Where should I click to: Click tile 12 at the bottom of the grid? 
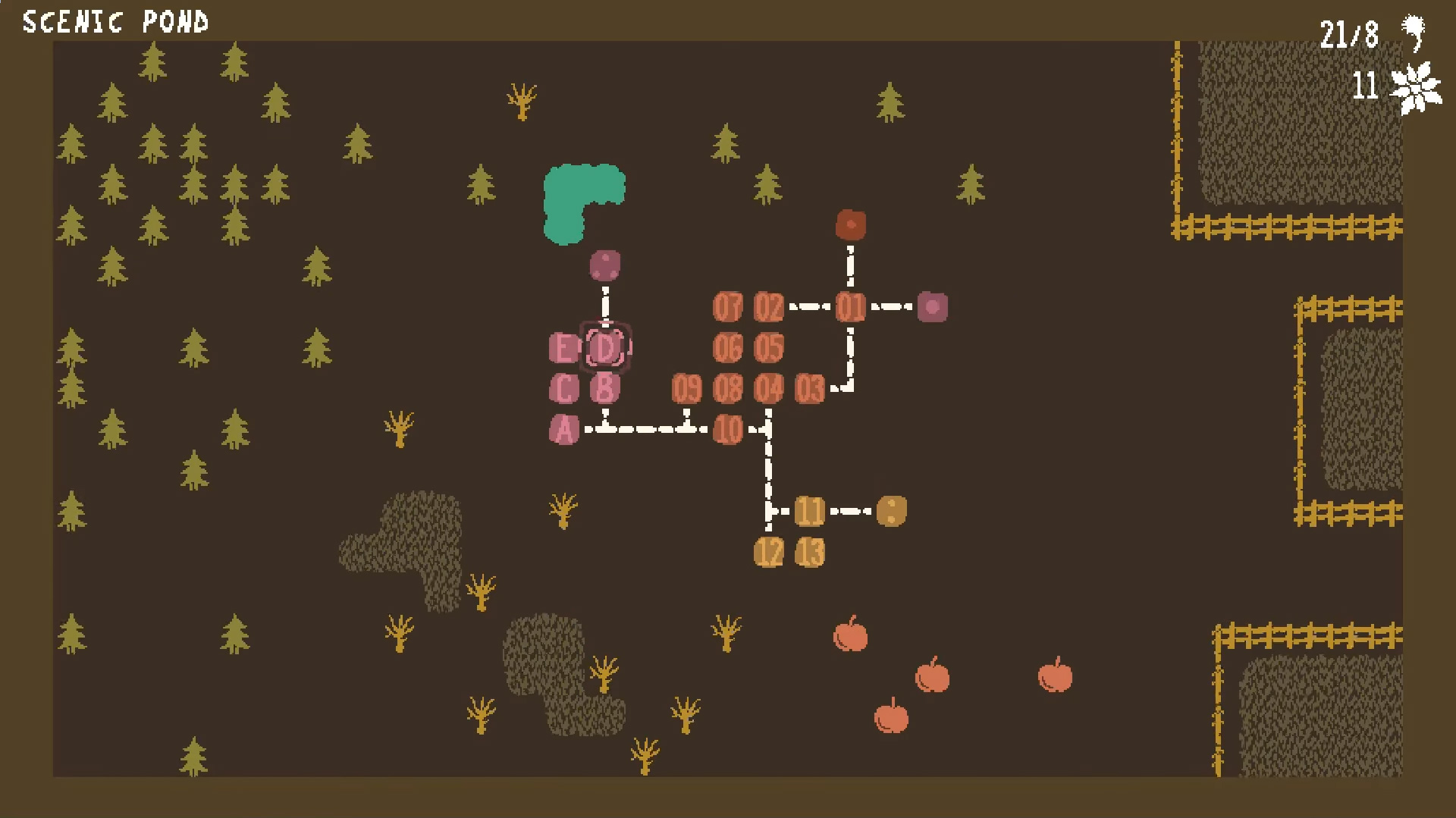(769, 551)
